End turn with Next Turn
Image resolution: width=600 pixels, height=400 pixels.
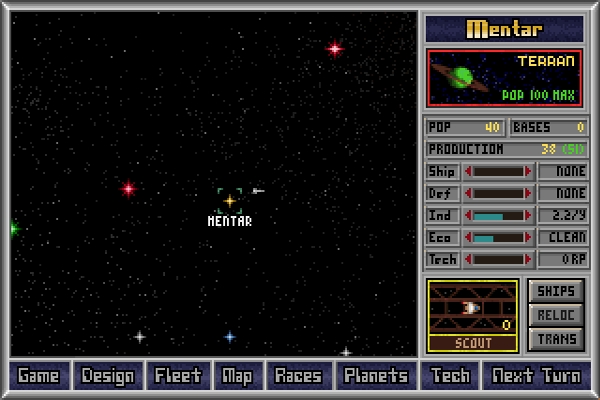(x=536, y=376)
